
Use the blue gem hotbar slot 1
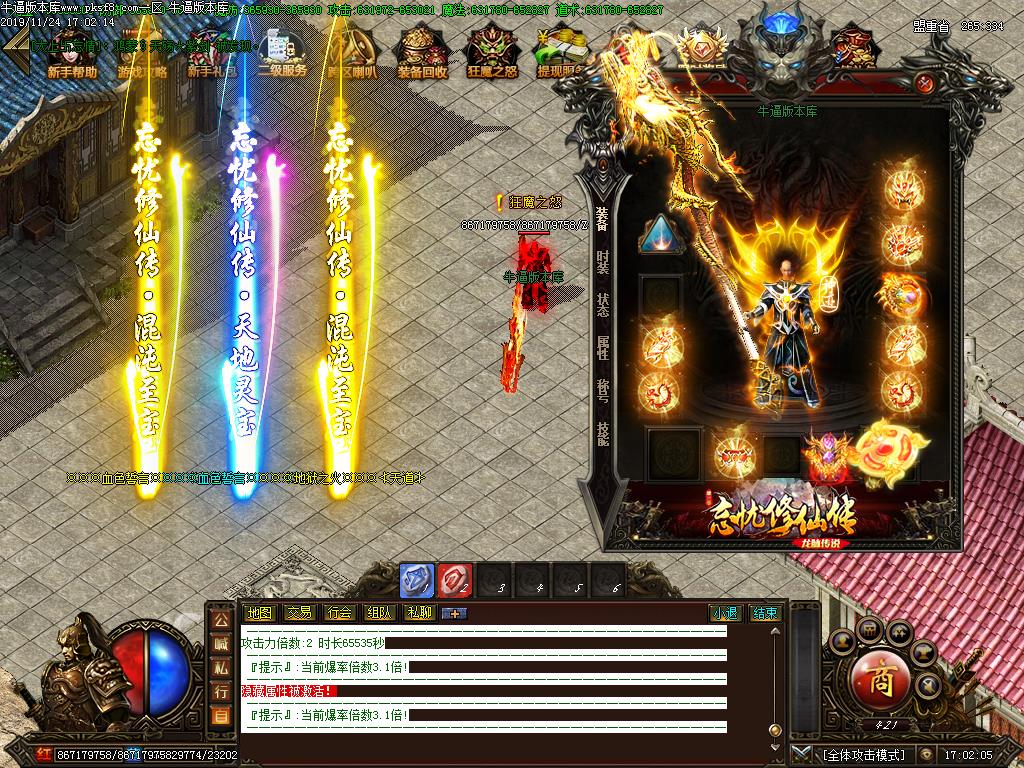click(416, 580)
